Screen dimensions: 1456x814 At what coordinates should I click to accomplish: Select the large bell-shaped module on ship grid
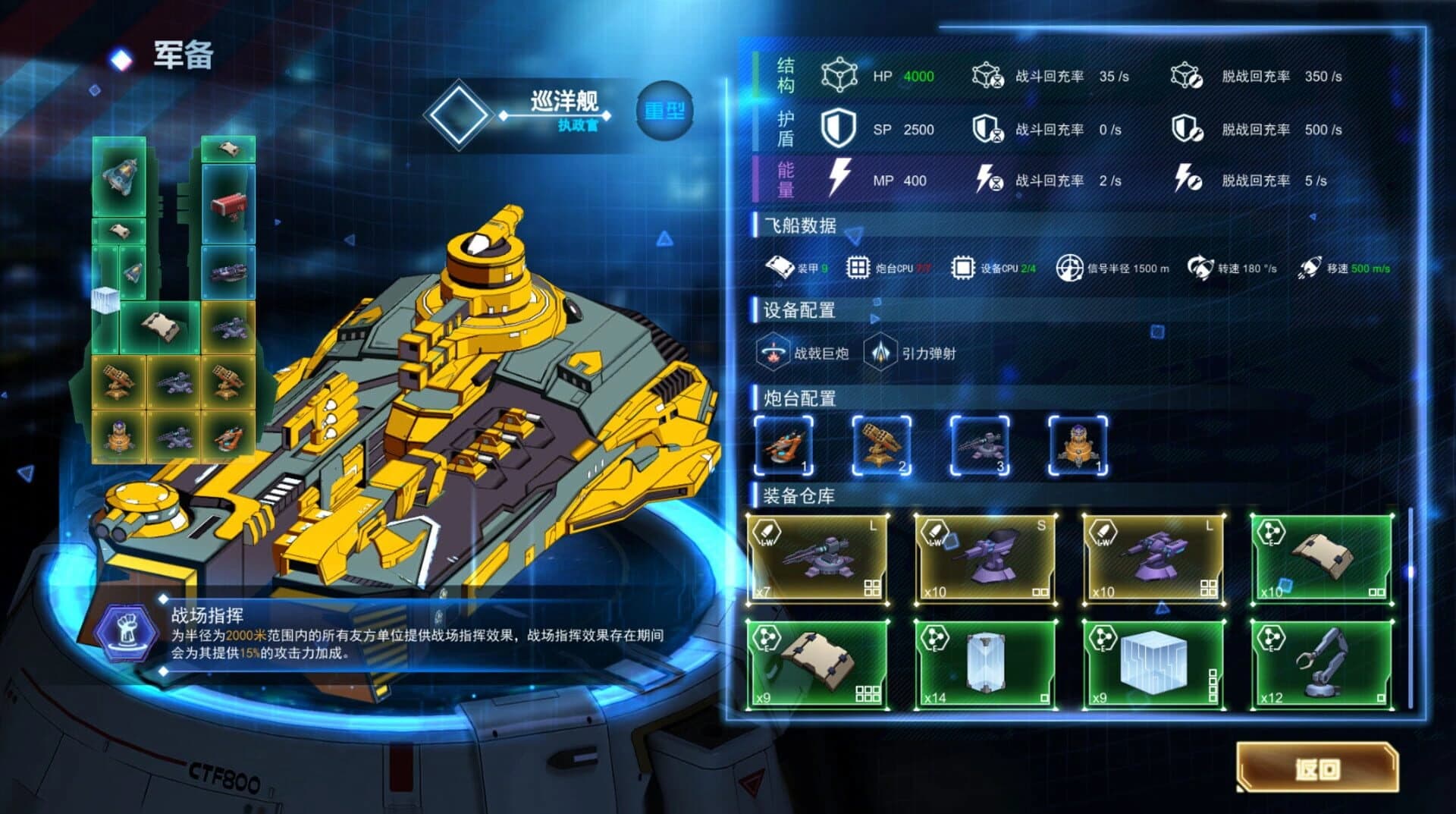click(120, 177)
